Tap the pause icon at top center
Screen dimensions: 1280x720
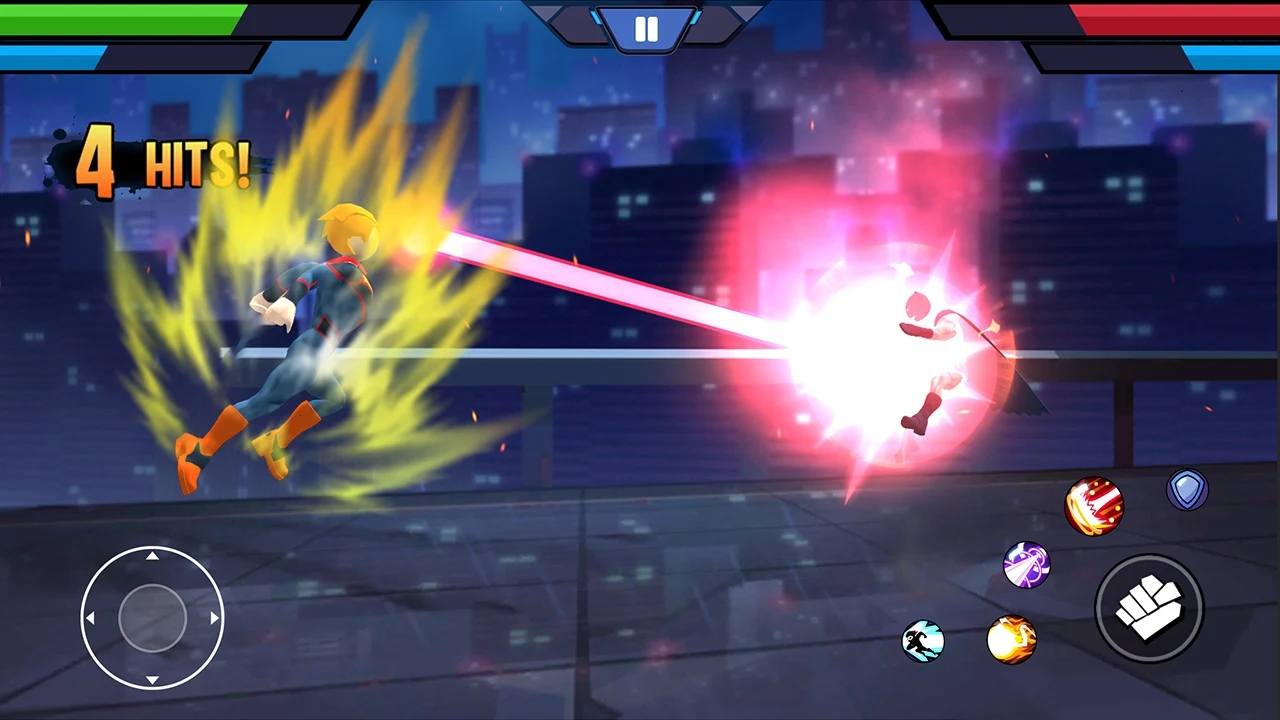point(645,28)
